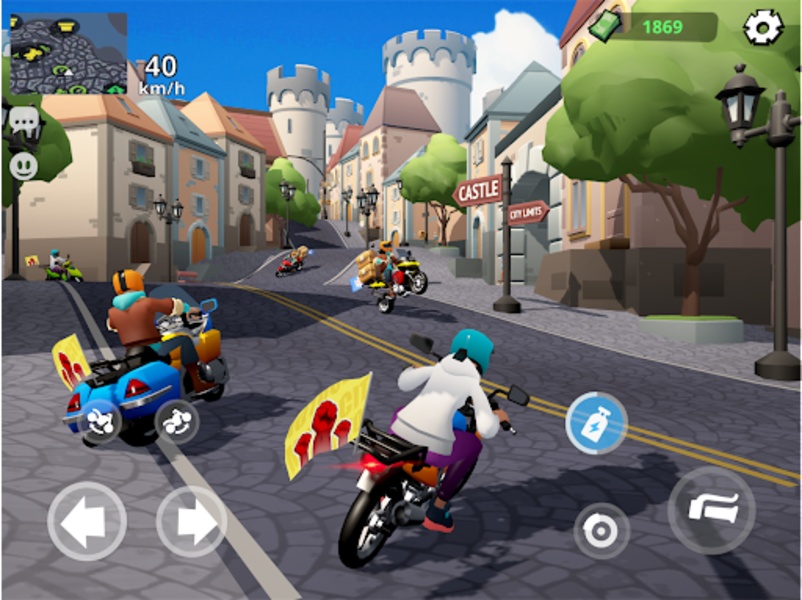Hit the throttle handlebar grip button
Viewport: 802px width, 600px height.
pyautogui.click(x=712, y=510)
